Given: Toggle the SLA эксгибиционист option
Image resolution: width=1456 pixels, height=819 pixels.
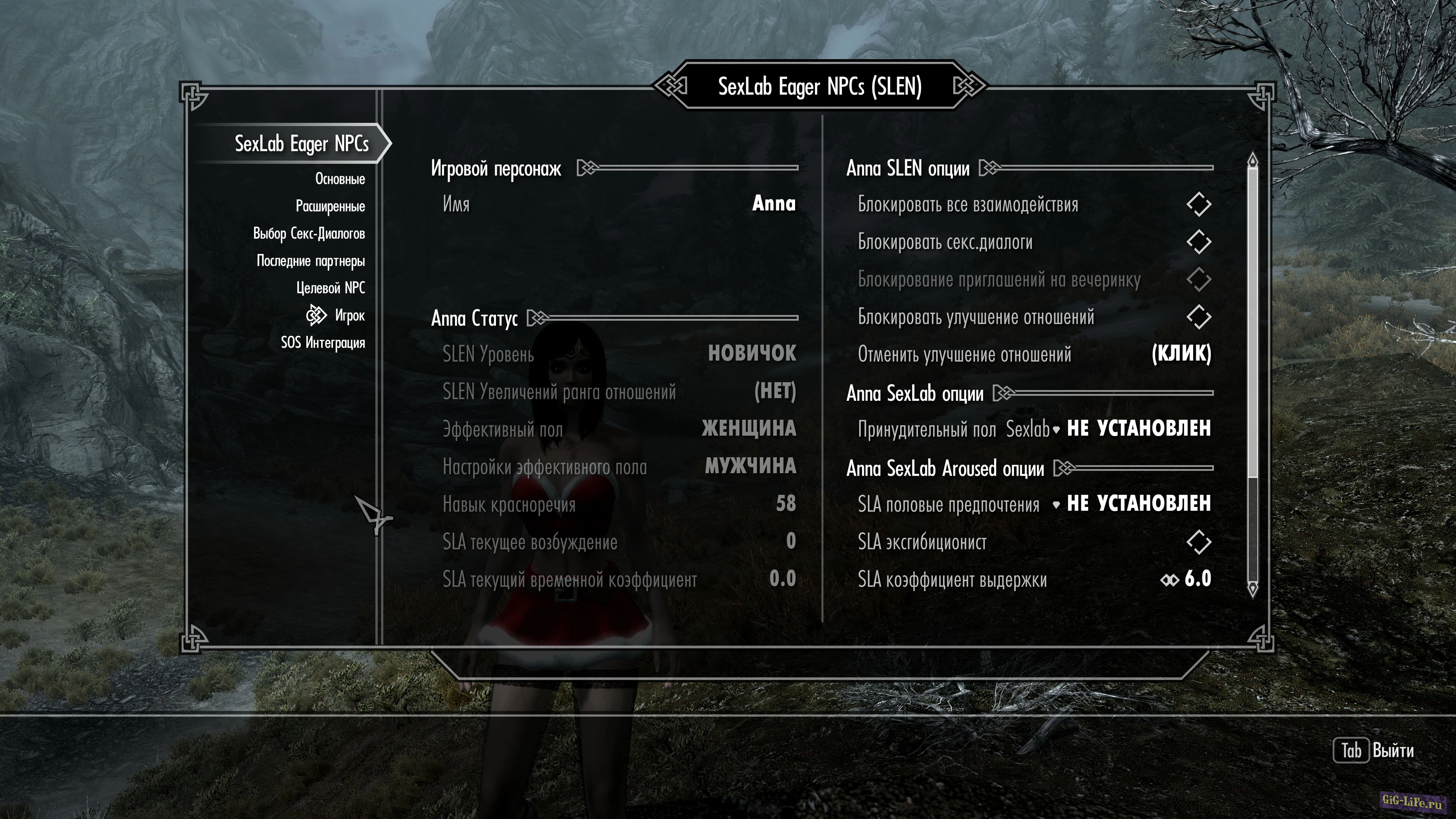Looking at the screenshot, I should pos(1198,542).
